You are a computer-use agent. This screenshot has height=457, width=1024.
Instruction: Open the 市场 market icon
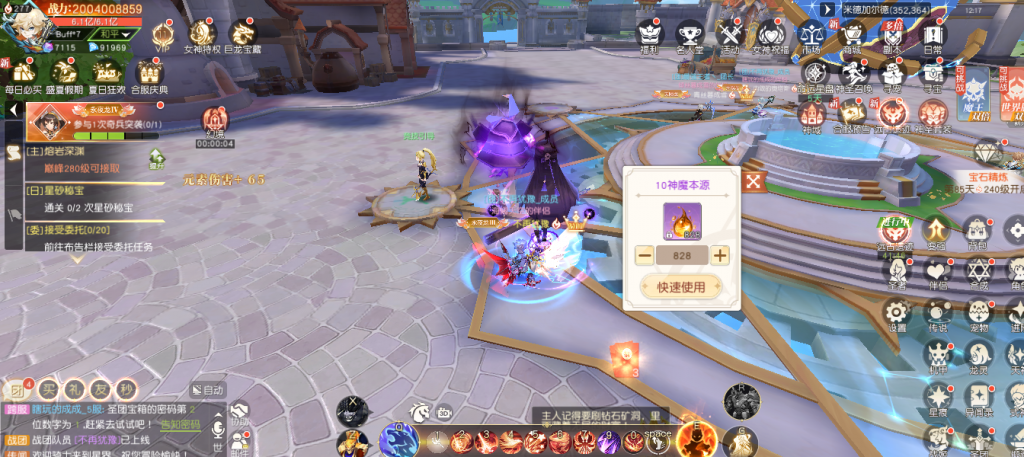tap(814, 35)
